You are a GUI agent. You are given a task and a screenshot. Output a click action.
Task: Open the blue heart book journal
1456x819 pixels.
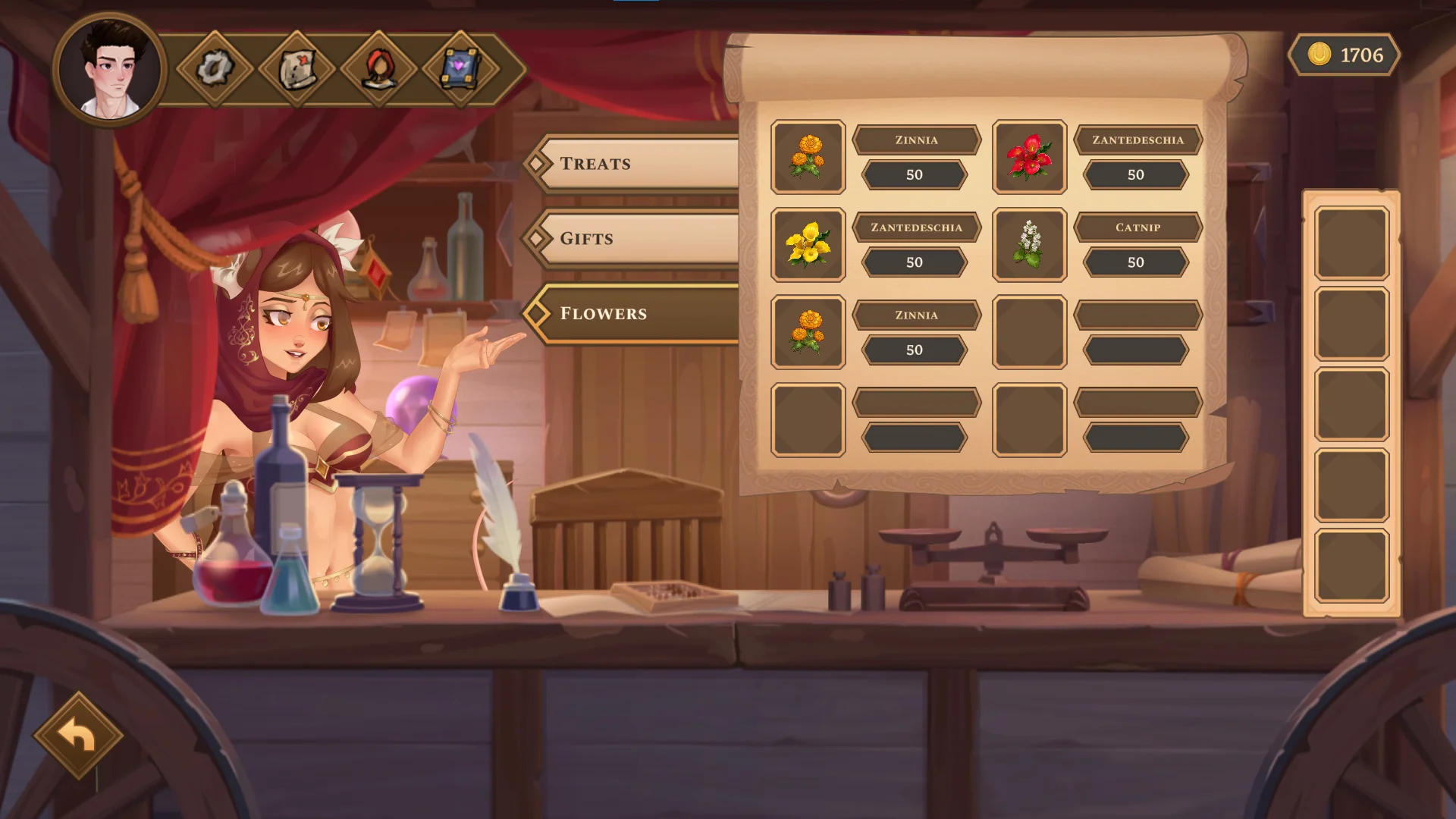[460, 69]
